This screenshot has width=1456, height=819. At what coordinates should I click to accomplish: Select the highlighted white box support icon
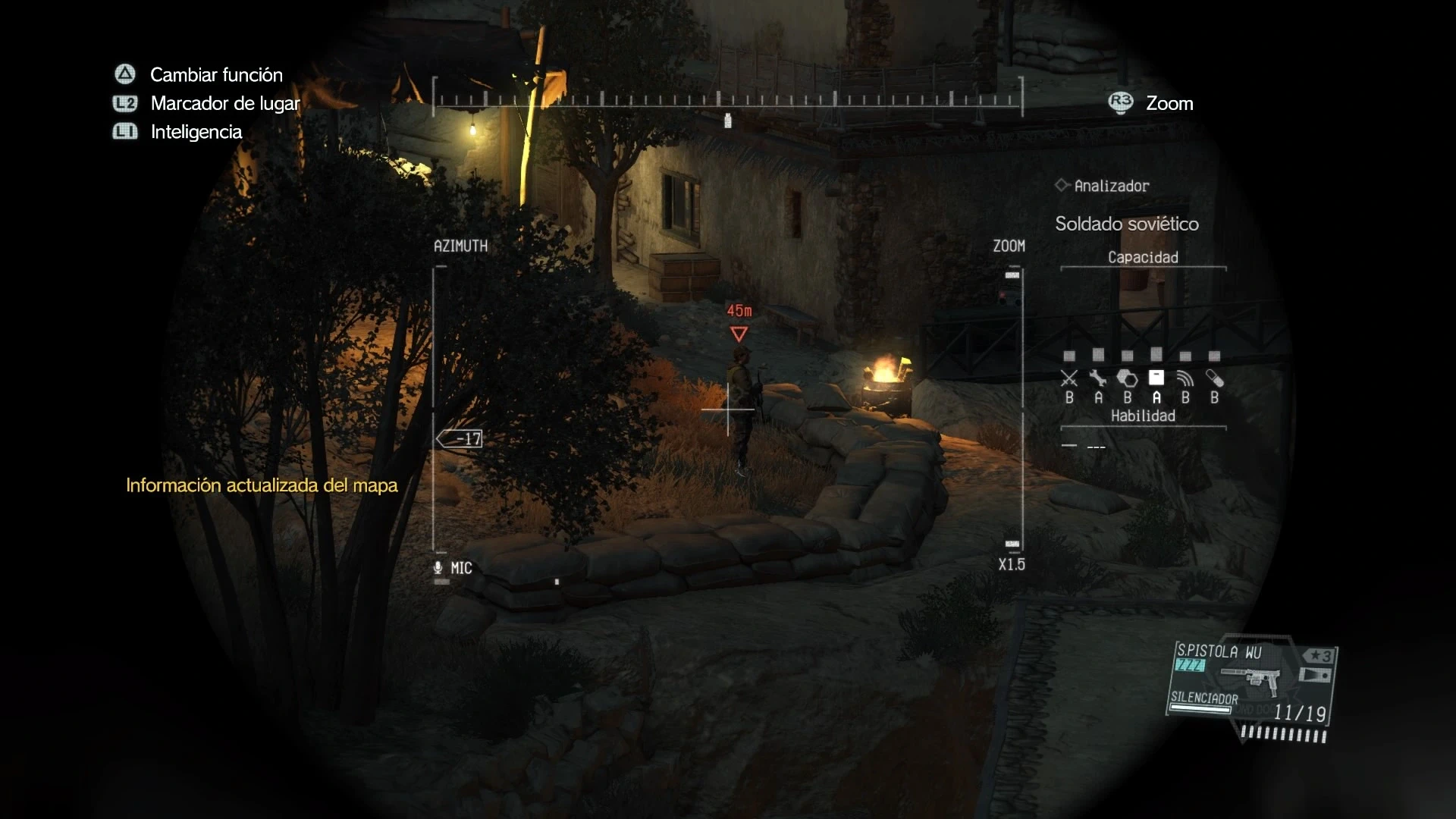click(x=1156, y=378)
